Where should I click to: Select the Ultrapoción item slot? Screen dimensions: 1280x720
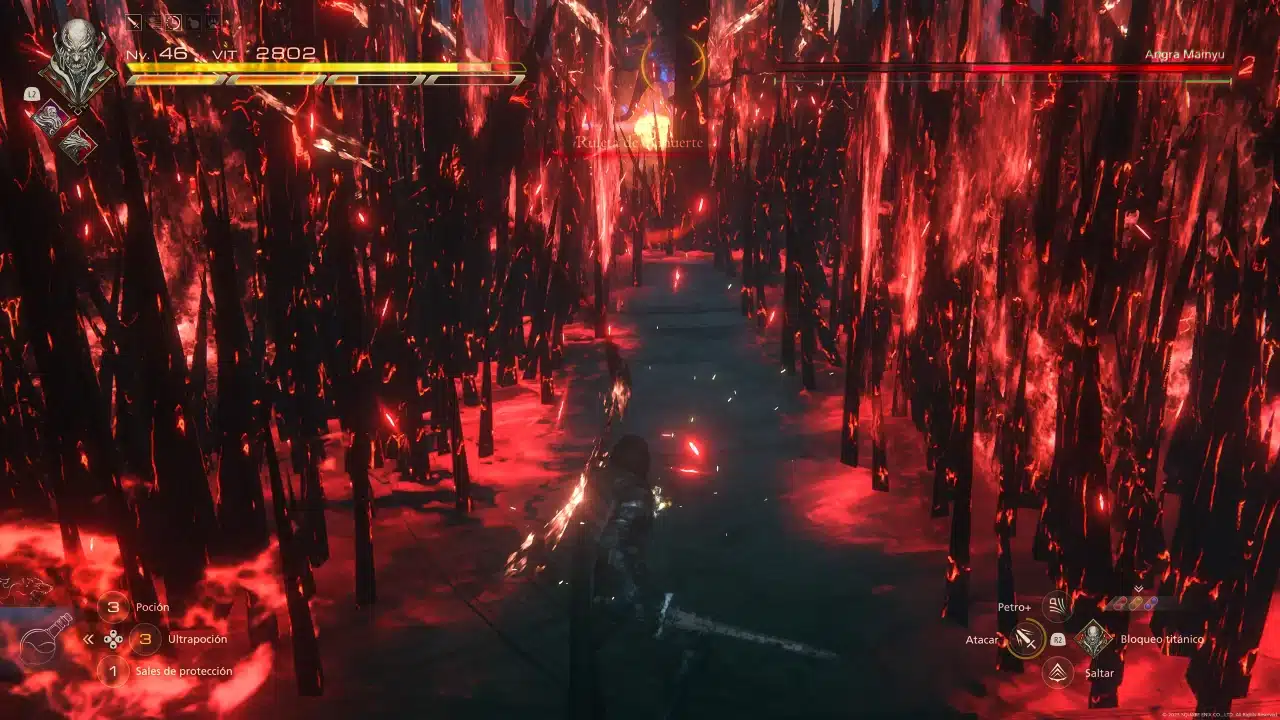pos(146,638)
